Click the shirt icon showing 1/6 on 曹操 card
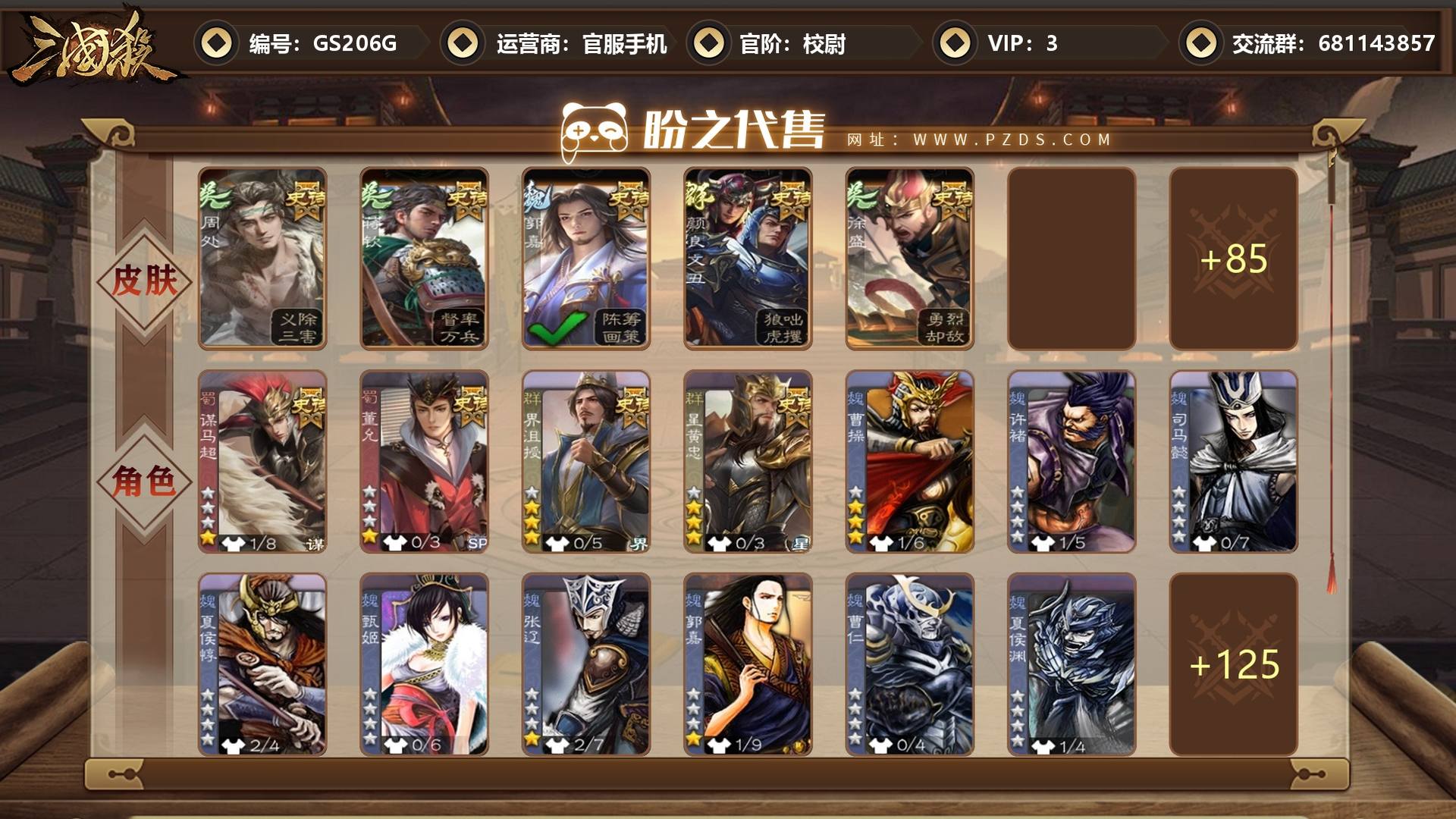 tap(881, 543)
